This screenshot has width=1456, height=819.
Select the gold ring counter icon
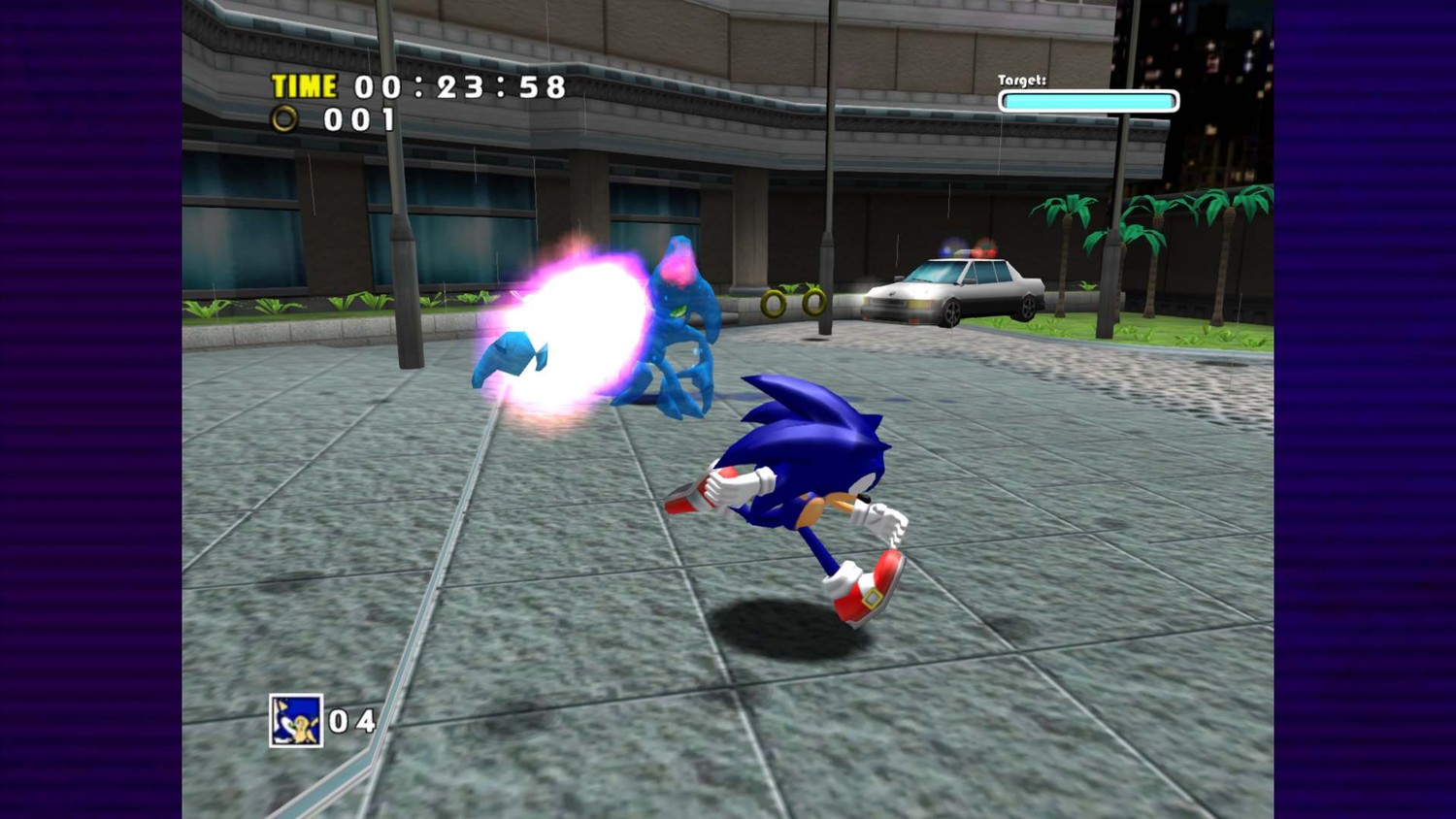click(x=284, y=119)
